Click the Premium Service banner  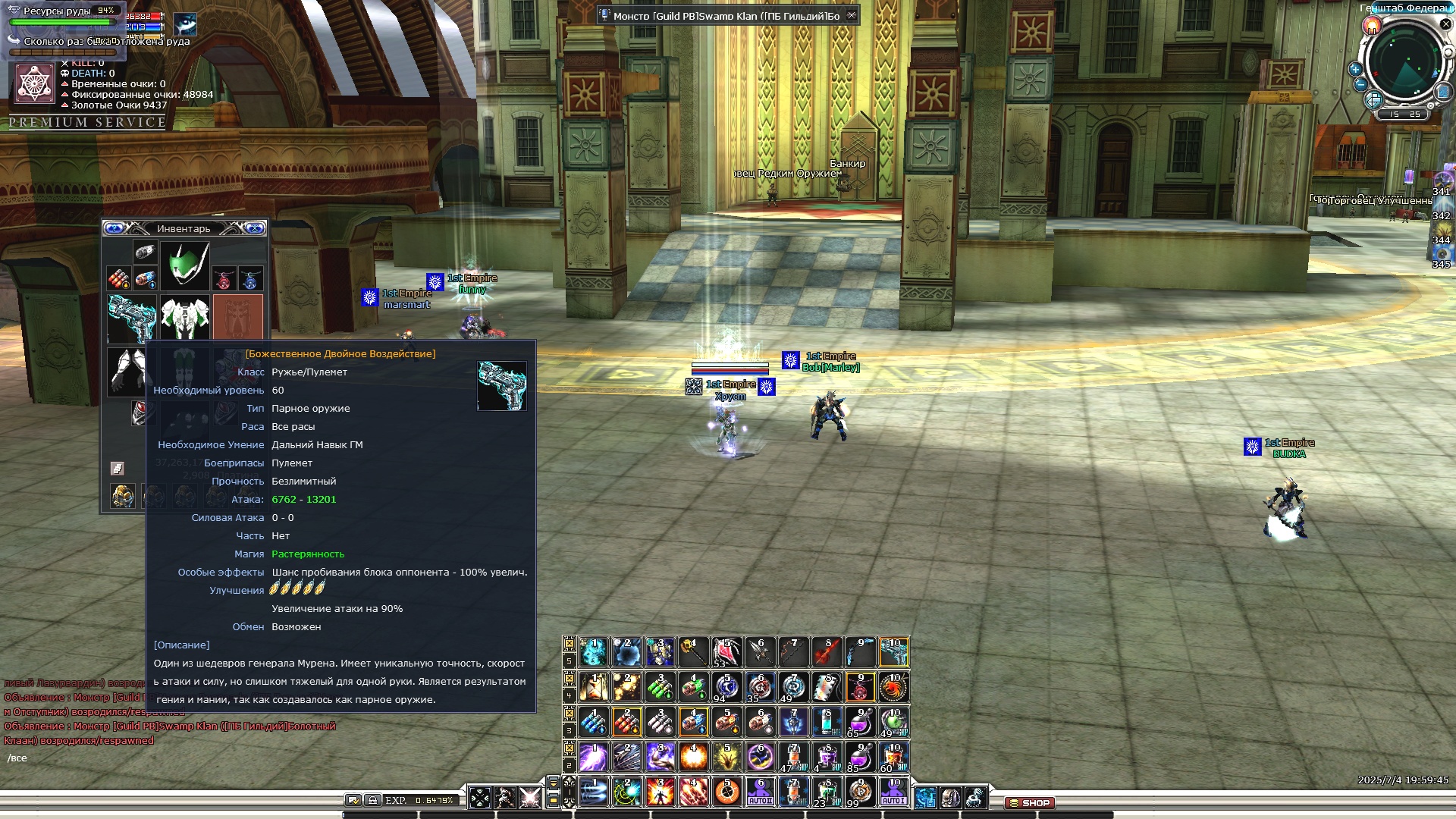pos(87,122)
